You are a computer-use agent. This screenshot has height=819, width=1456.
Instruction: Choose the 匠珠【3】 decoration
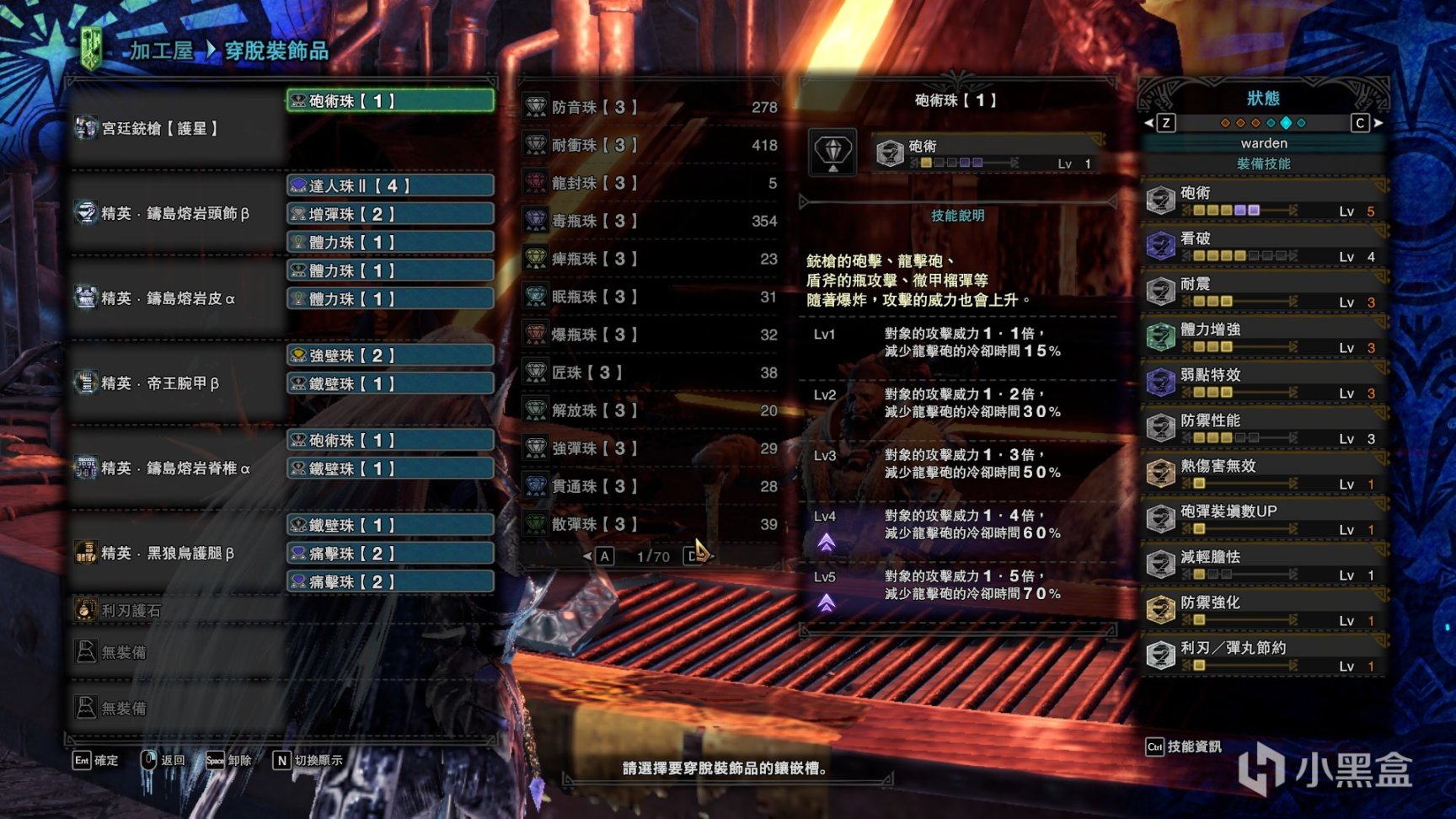click(x=650, y=372)
